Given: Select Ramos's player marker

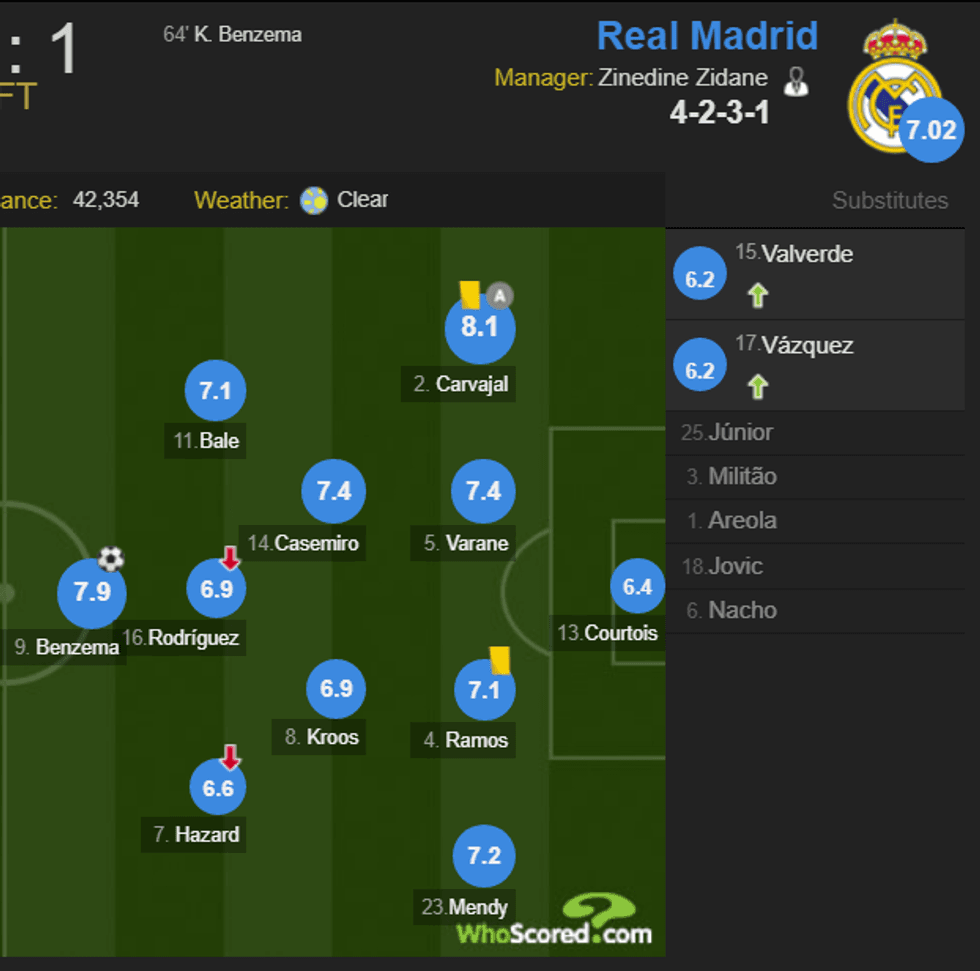Looking at the screenshot, I should [x=484, y=689].
